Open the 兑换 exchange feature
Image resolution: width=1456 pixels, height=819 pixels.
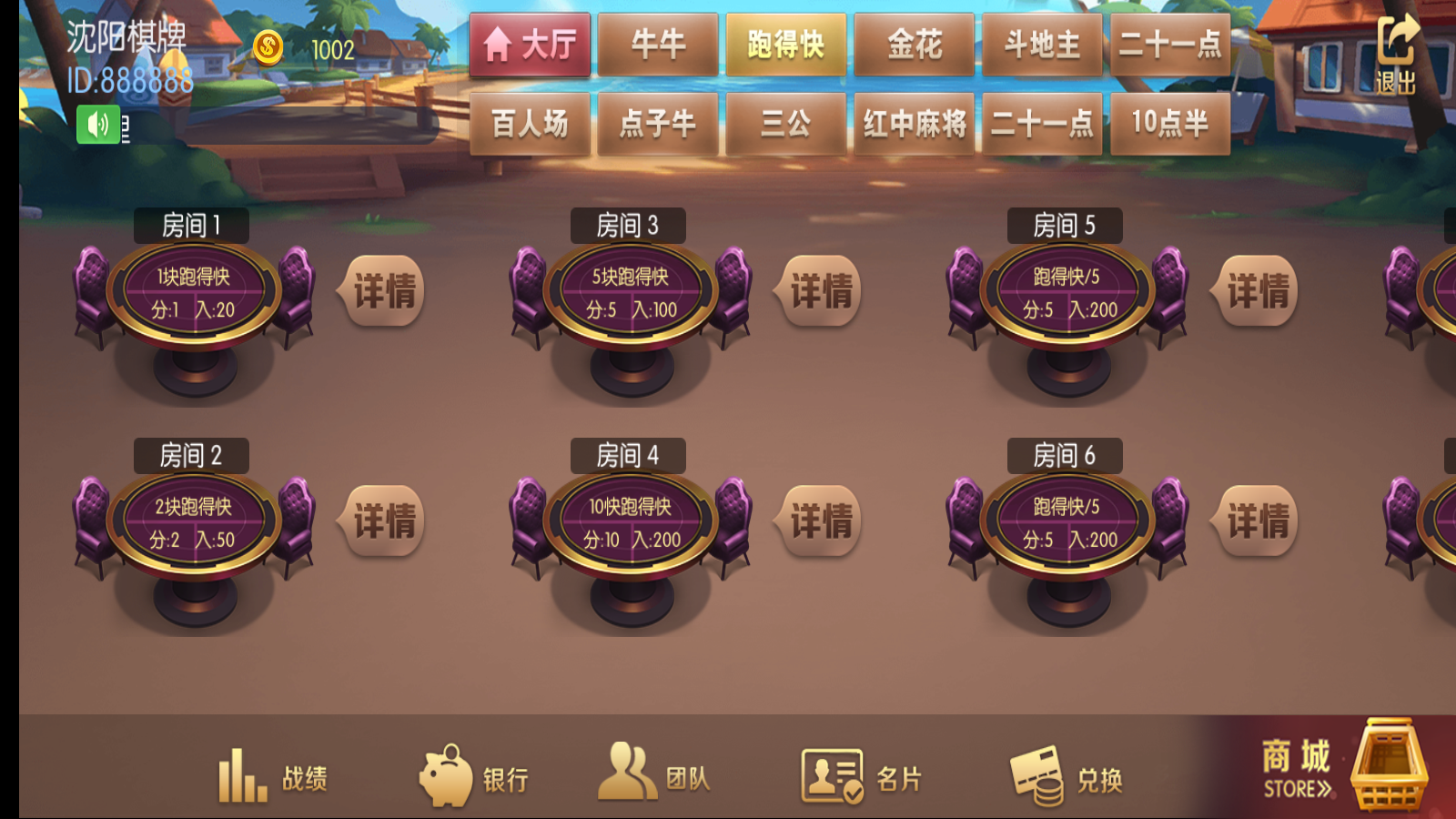(1074, 775)
